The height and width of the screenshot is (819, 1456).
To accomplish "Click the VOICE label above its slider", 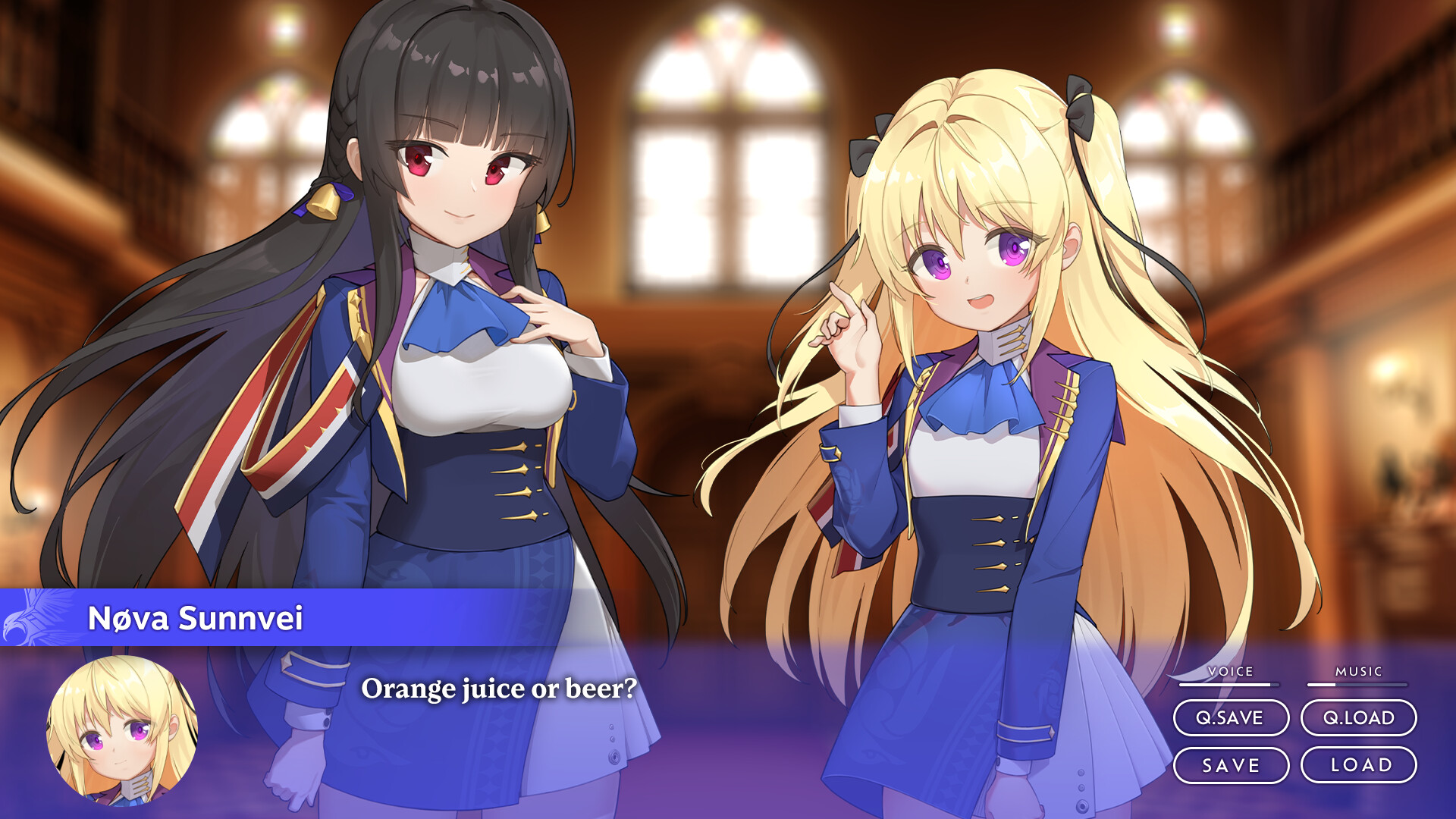I will pyautogui.click(x=1232, y=671).
